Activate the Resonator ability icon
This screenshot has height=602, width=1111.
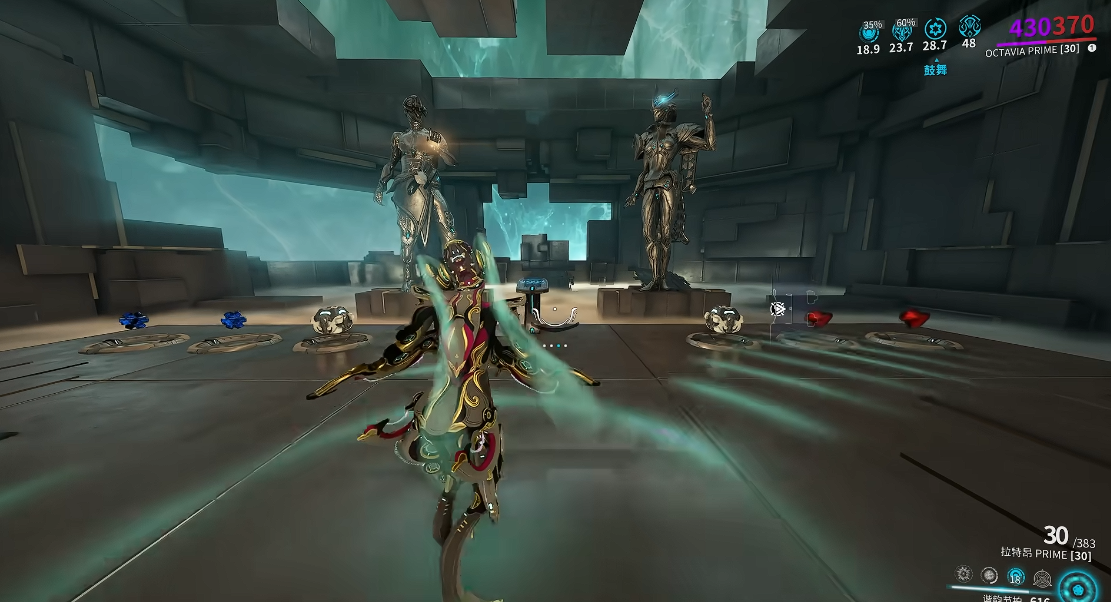pos(989,575)
